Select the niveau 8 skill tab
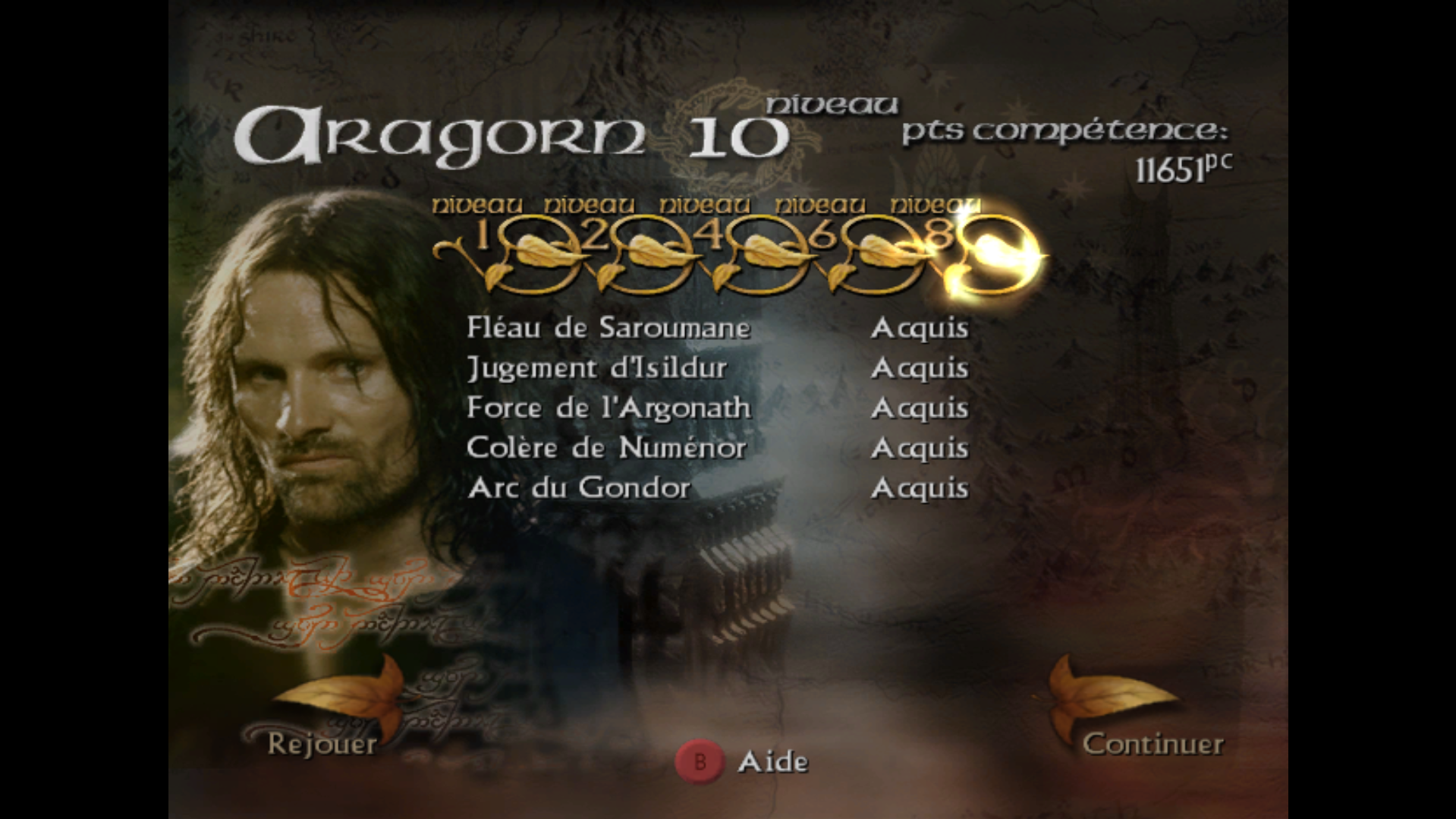The width and height of the screenshot is (1456, 819). coord(941,238)
